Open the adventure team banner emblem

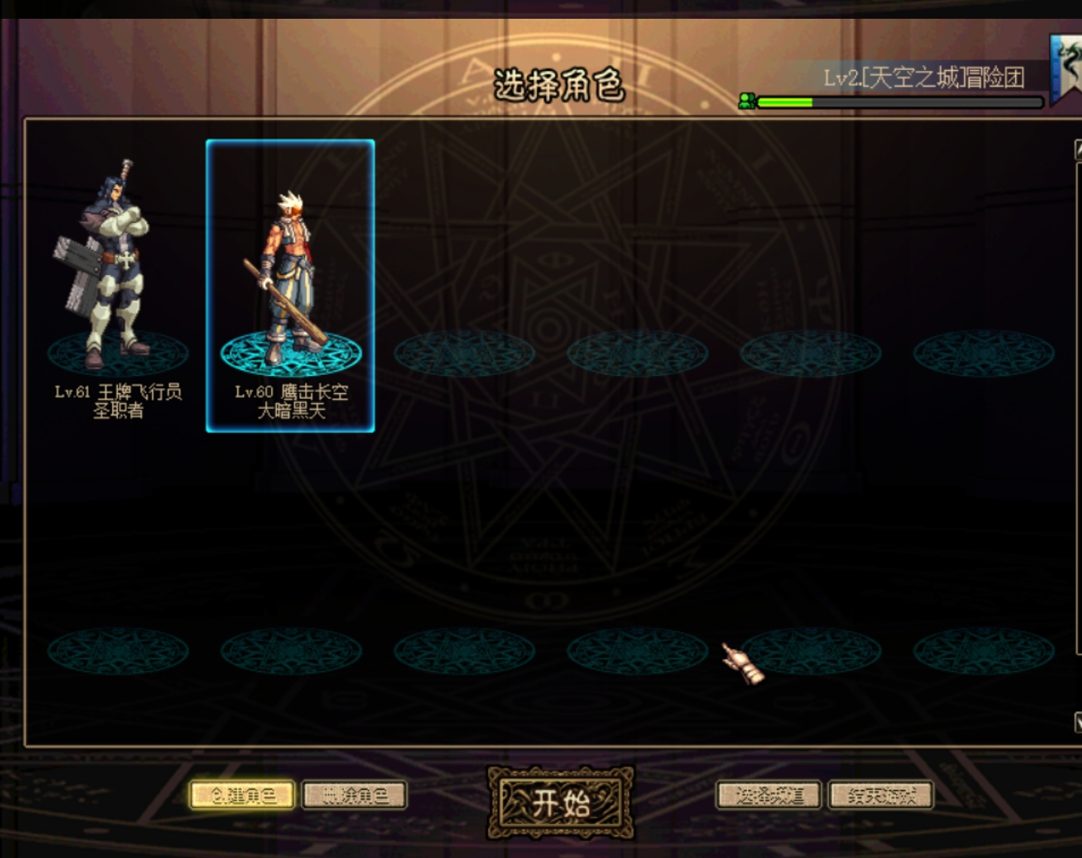[1066, 66]
